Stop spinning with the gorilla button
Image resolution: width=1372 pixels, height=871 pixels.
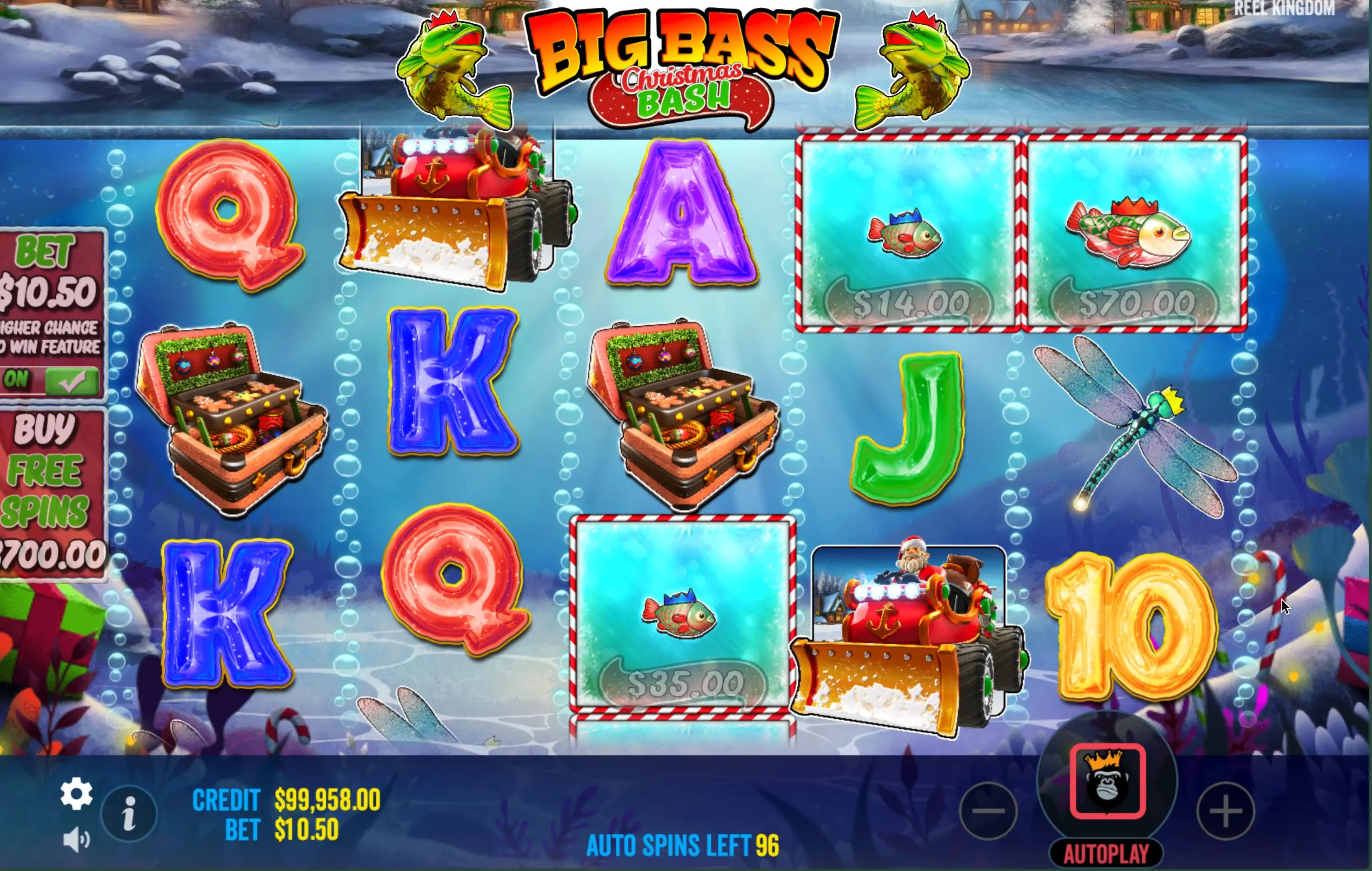point(1107,781)
